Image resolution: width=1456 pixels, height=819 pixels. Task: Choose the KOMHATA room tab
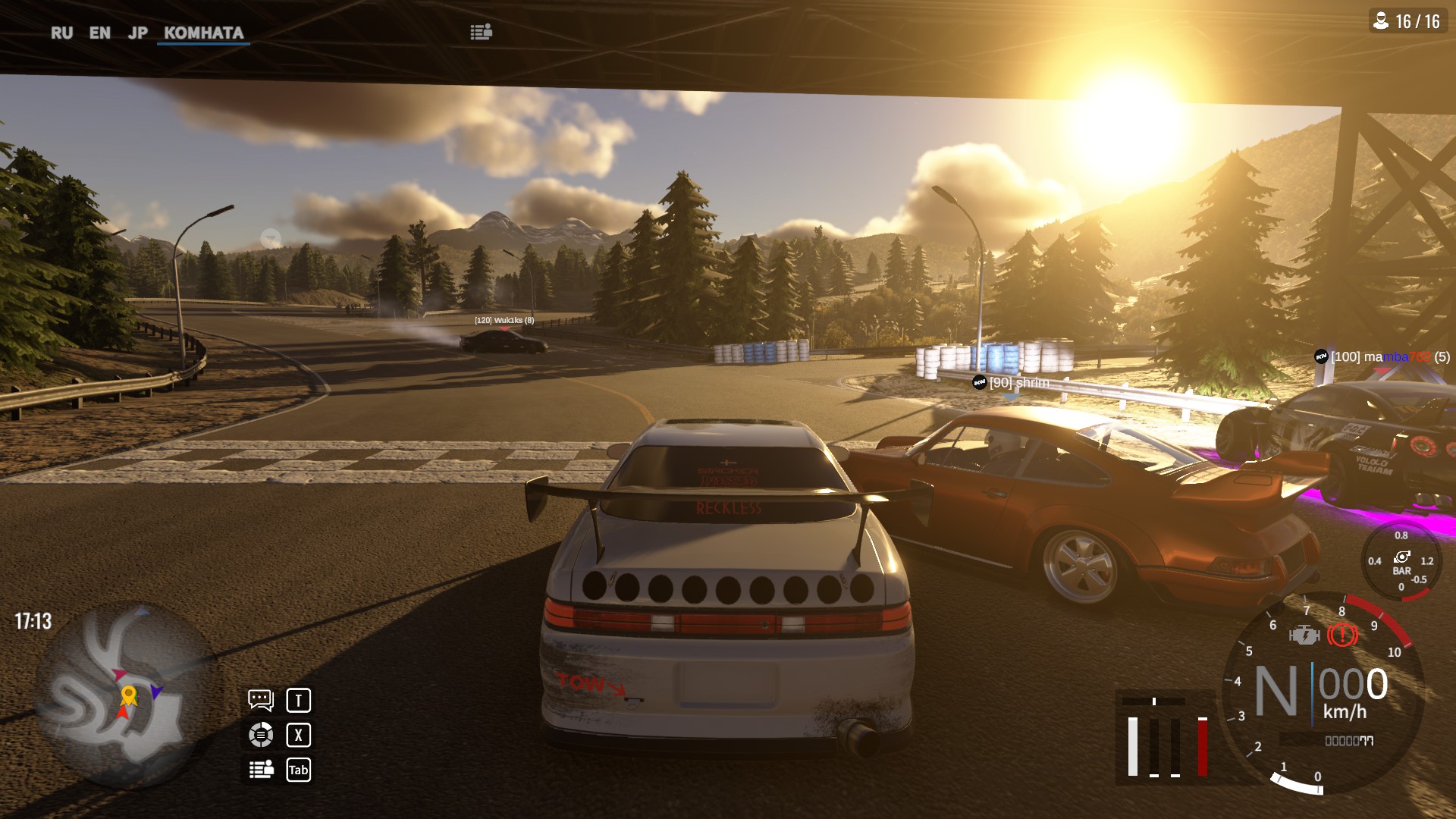tap(203, 33)
